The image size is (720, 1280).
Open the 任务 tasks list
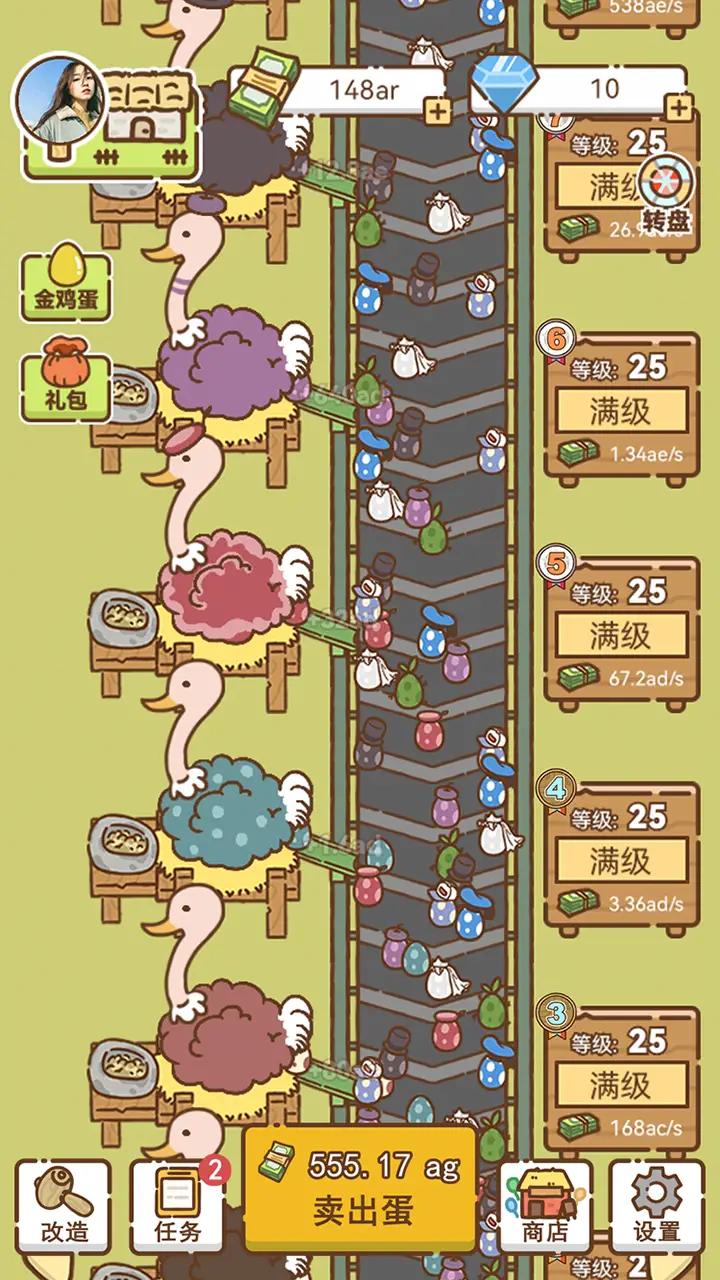coord(177,1205)
